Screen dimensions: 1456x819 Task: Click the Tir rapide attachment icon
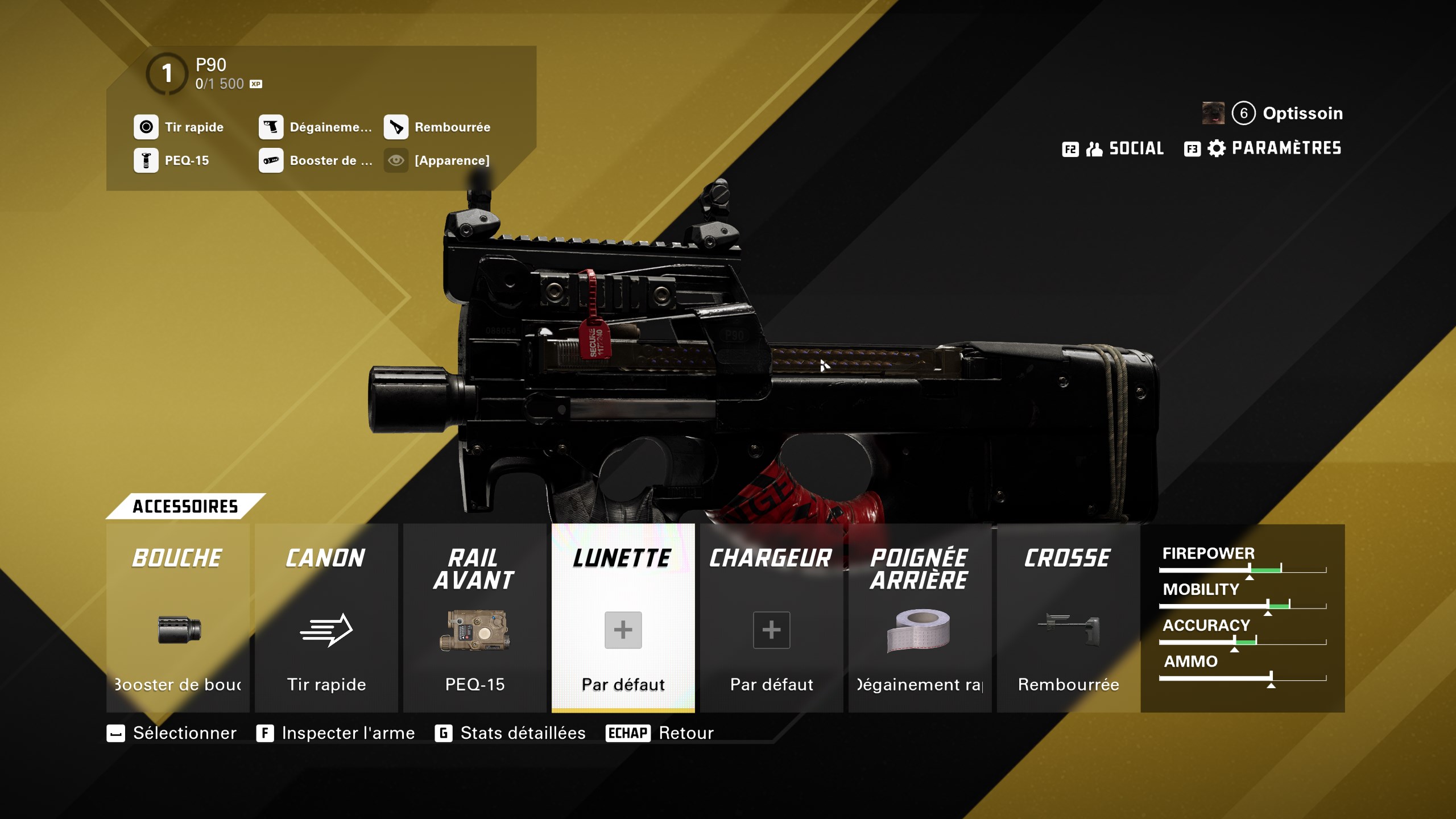147,127
